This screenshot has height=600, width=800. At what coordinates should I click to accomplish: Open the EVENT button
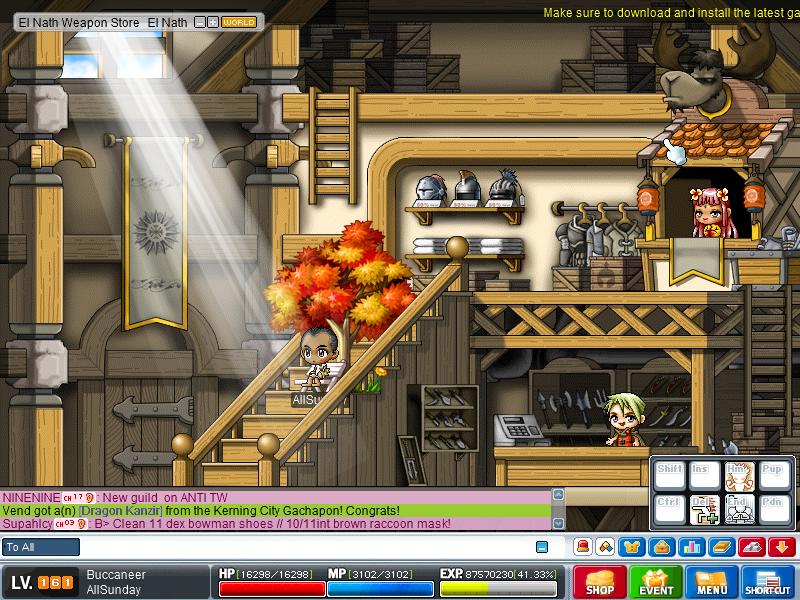656,582
